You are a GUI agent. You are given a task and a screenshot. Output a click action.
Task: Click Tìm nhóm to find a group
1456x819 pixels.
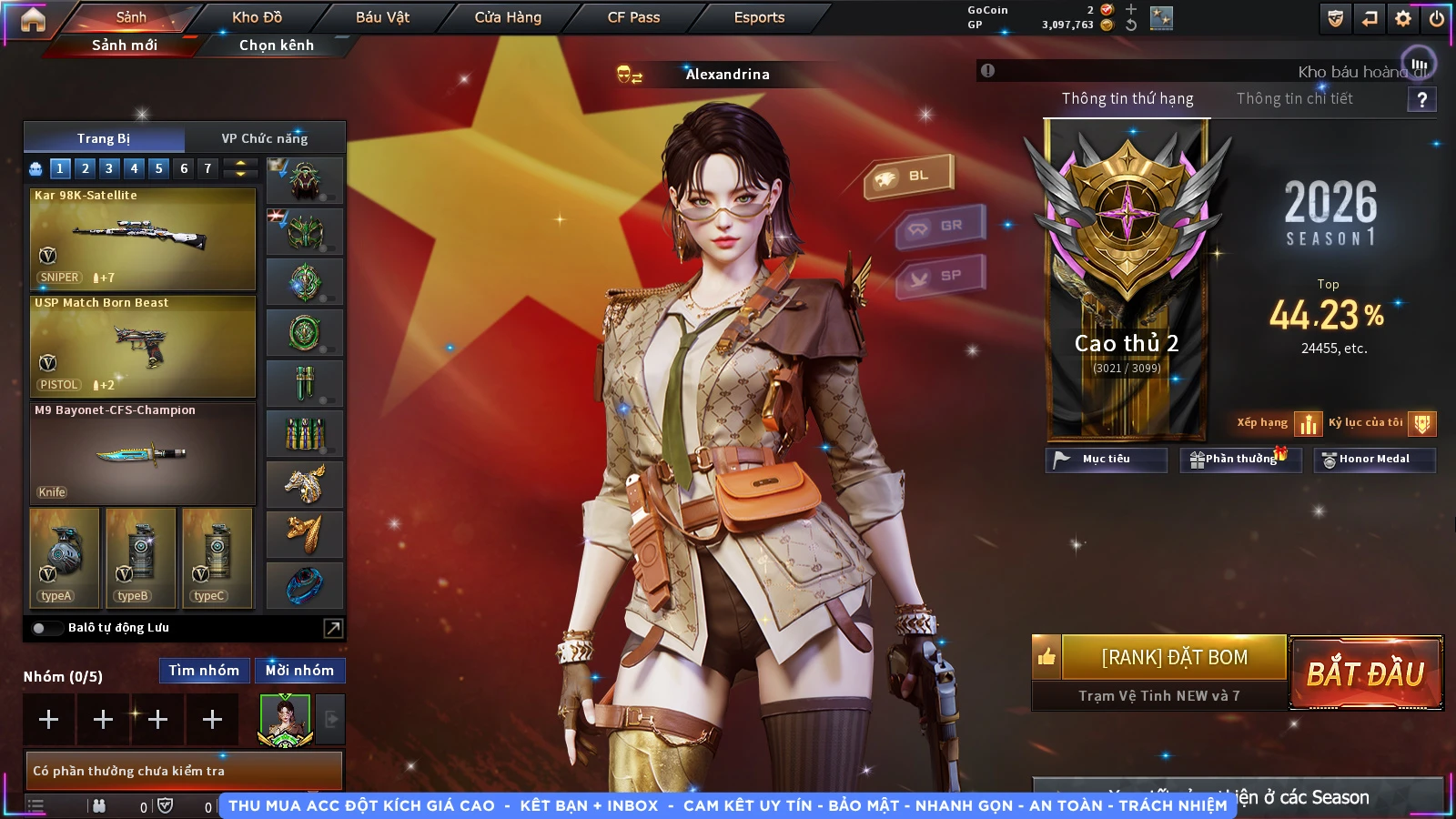pos(204,671)
